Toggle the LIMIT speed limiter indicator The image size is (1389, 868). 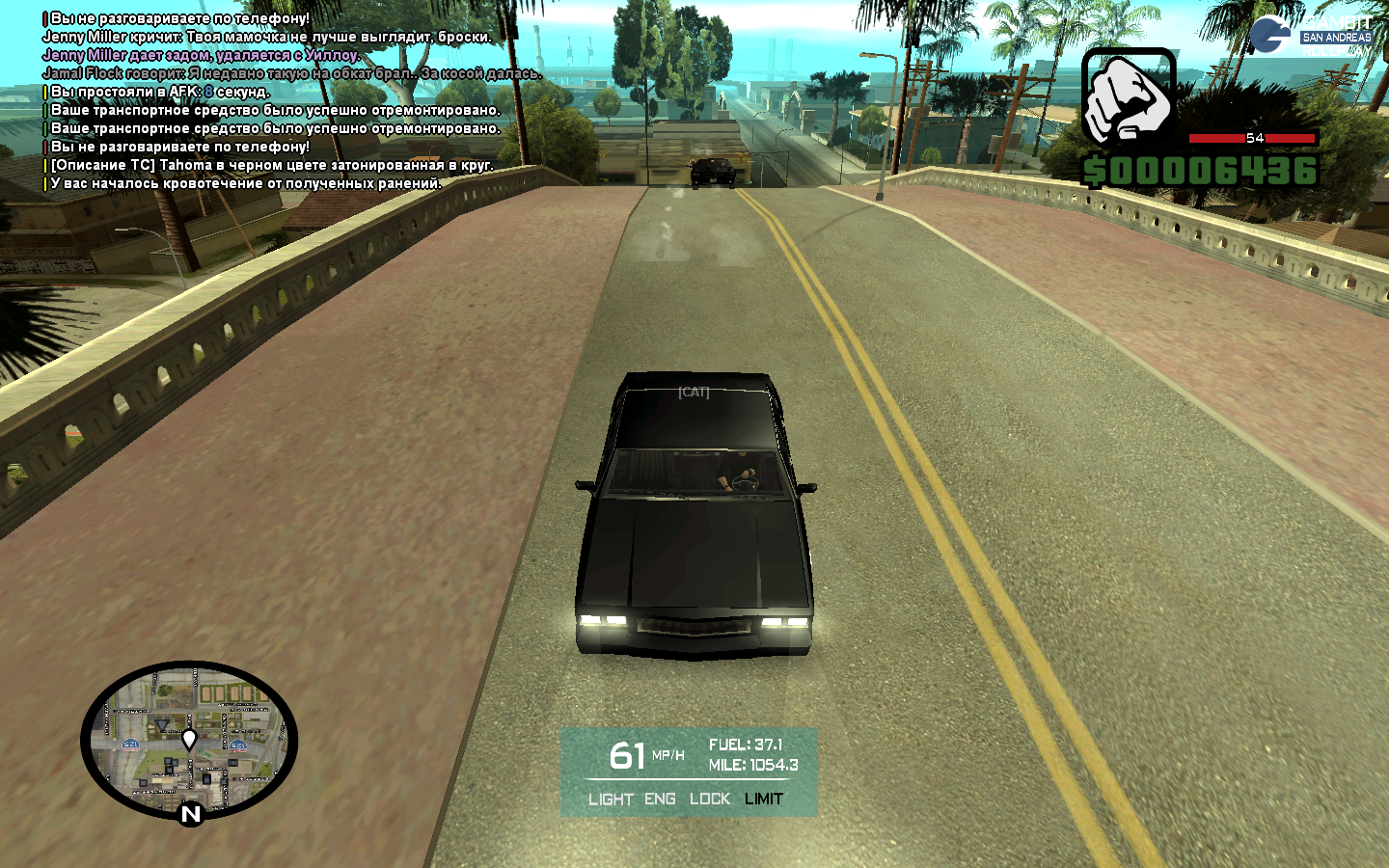pyautogui.click(x=764, y=800)
